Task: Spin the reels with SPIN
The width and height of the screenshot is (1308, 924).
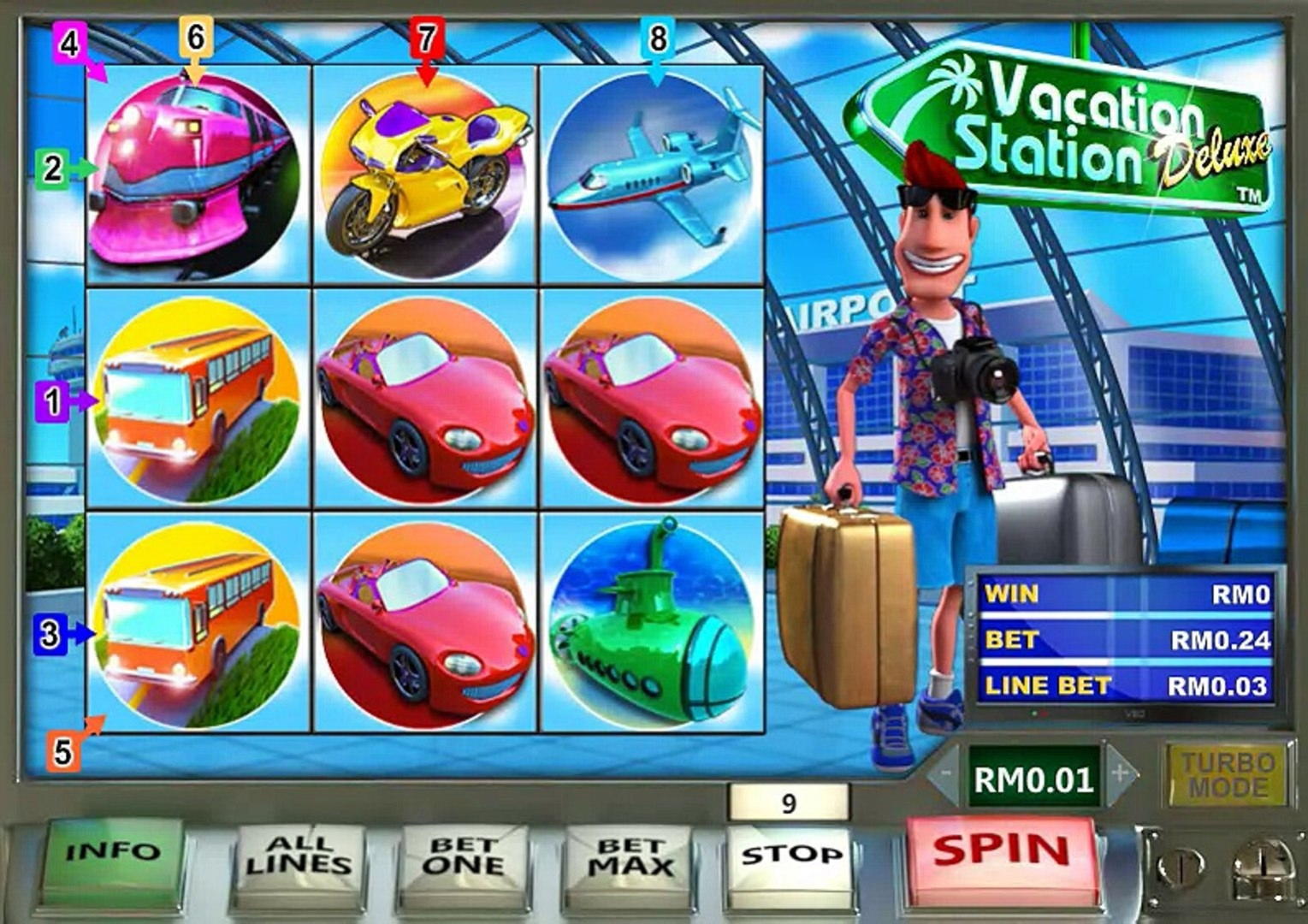Action: click(x=1001, y=851)
